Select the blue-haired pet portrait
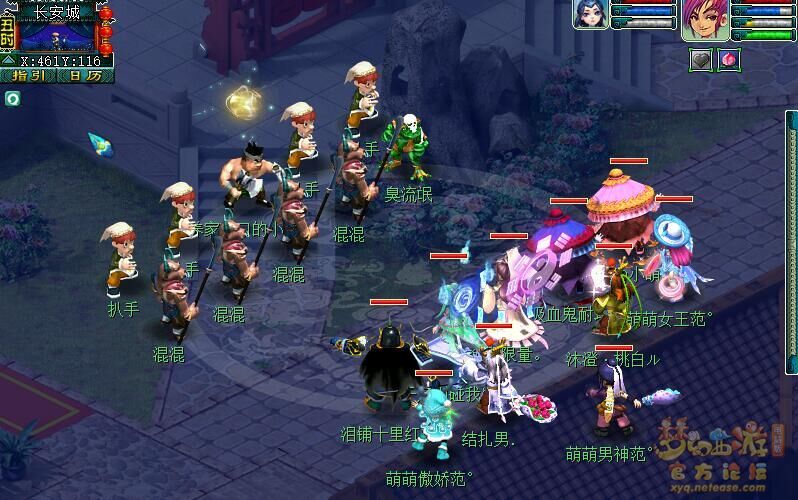The image size is (798, 500). pos(591,14)
